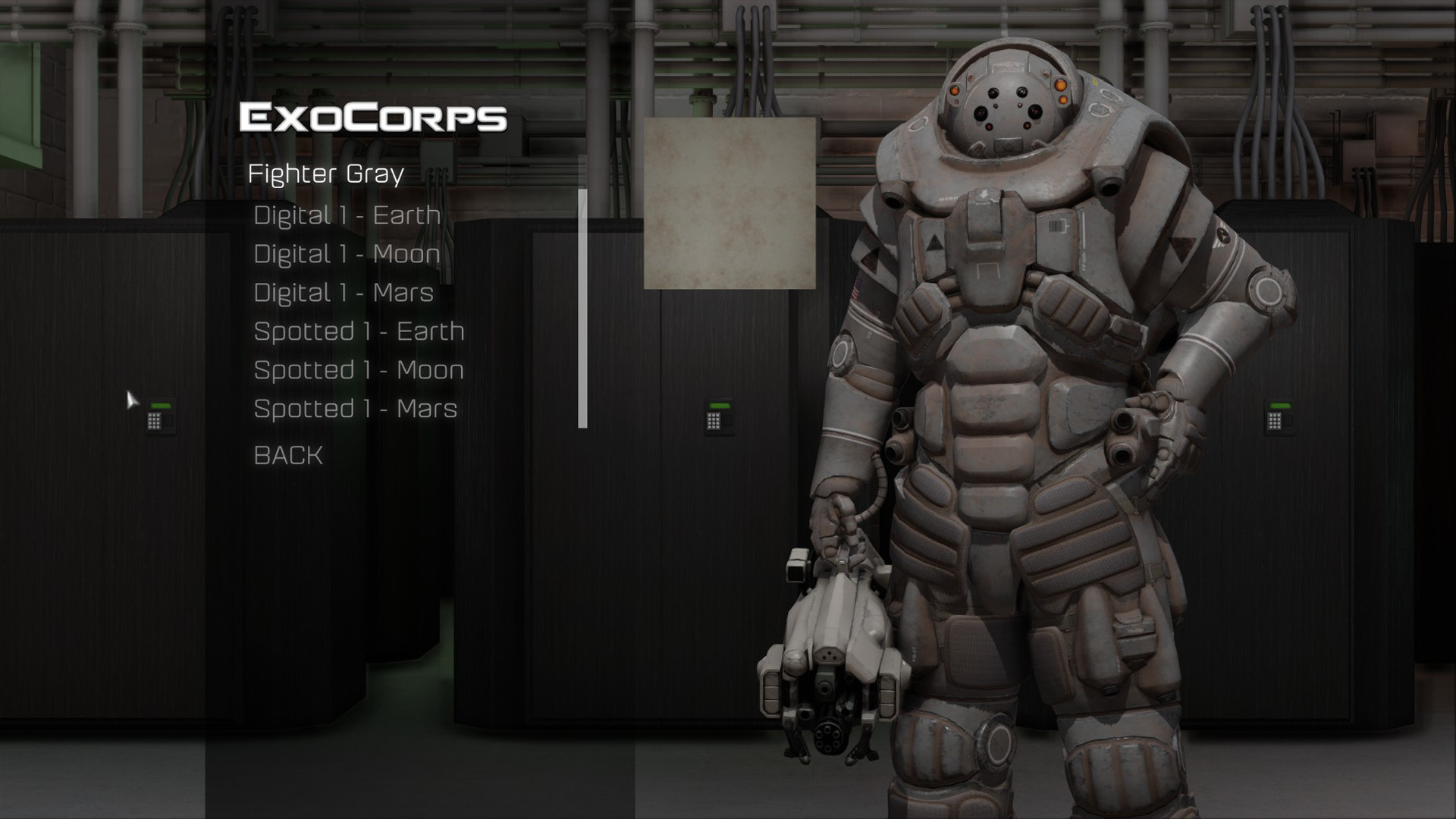Select the Digital 1 - Moon camo
The width and height of the screenshot is (1456, 819).
[347, 255]
